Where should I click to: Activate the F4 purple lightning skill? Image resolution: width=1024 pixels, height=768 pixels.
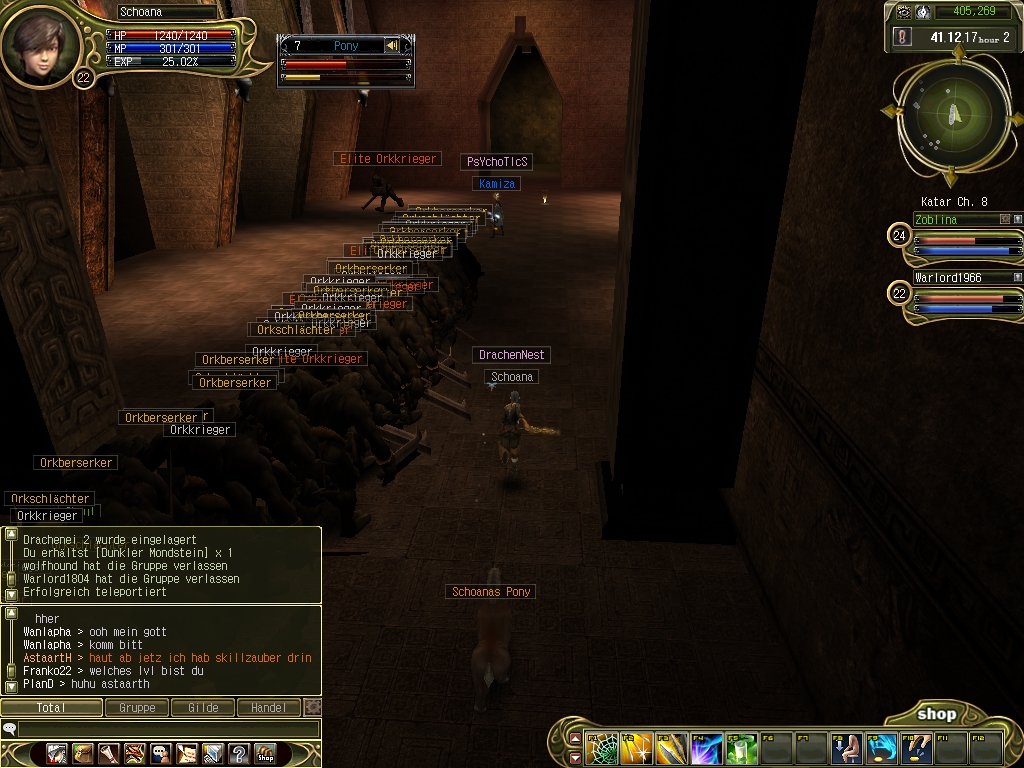point(706,749)
